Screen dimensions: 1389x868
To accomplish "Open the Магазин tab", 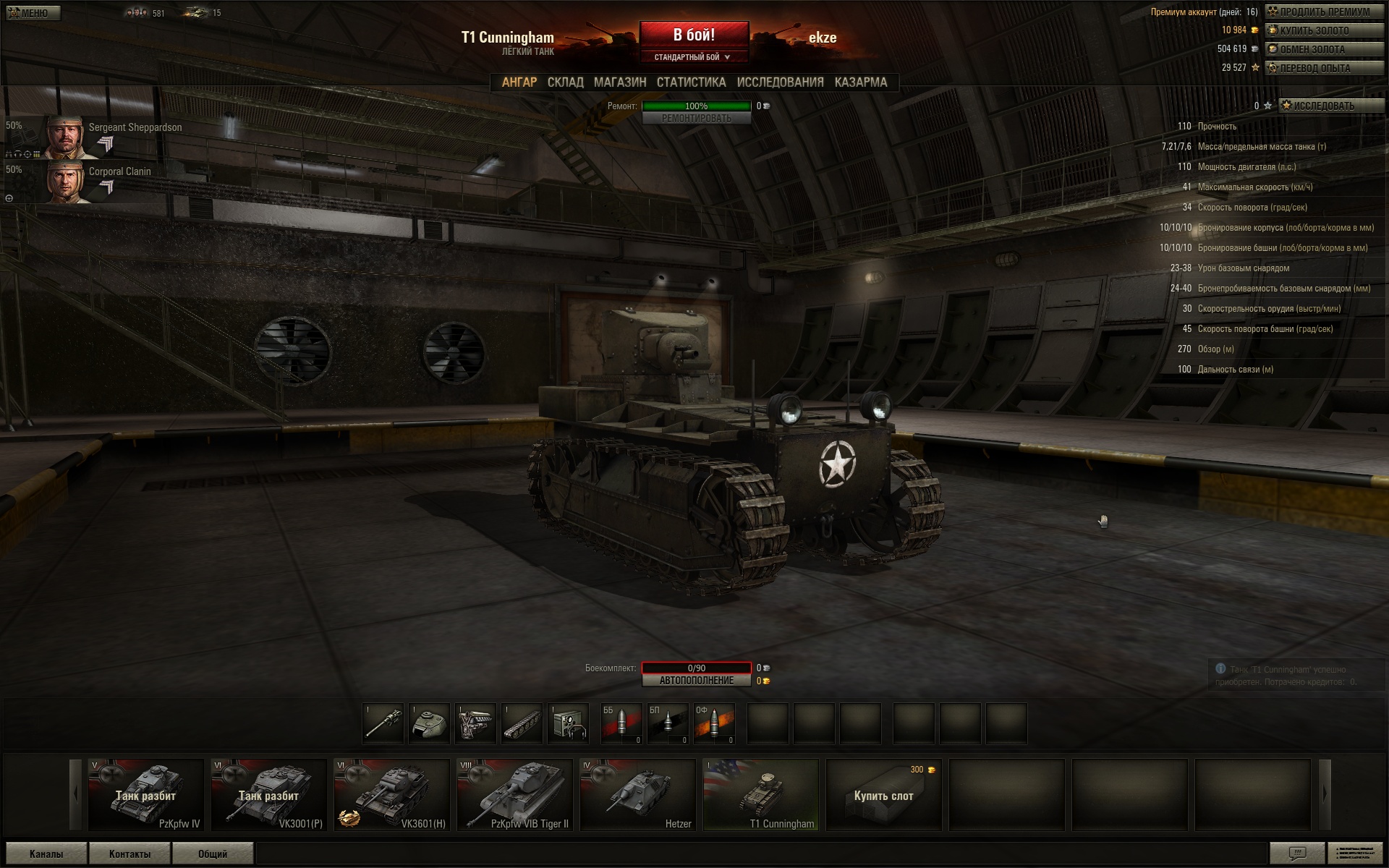I will coord(620,82).
